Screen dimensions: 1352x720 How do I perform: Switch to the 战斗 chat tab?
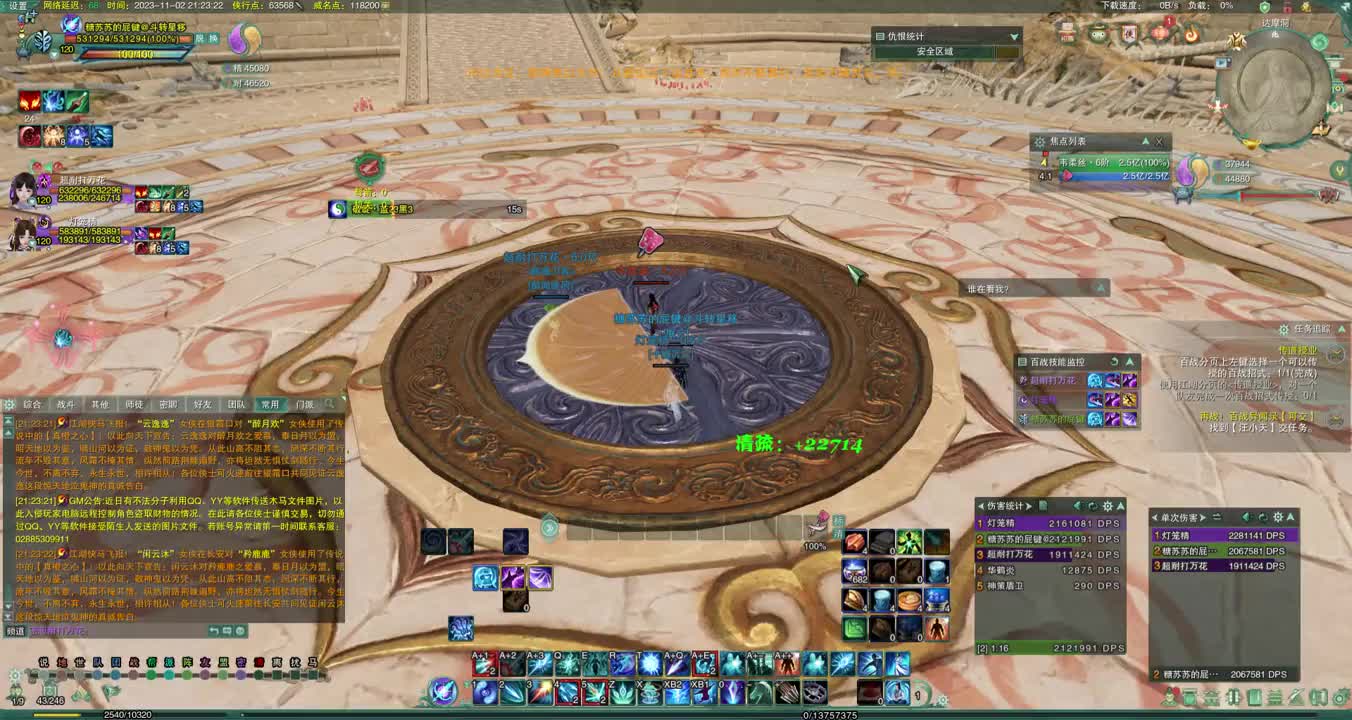pos(65,405)
